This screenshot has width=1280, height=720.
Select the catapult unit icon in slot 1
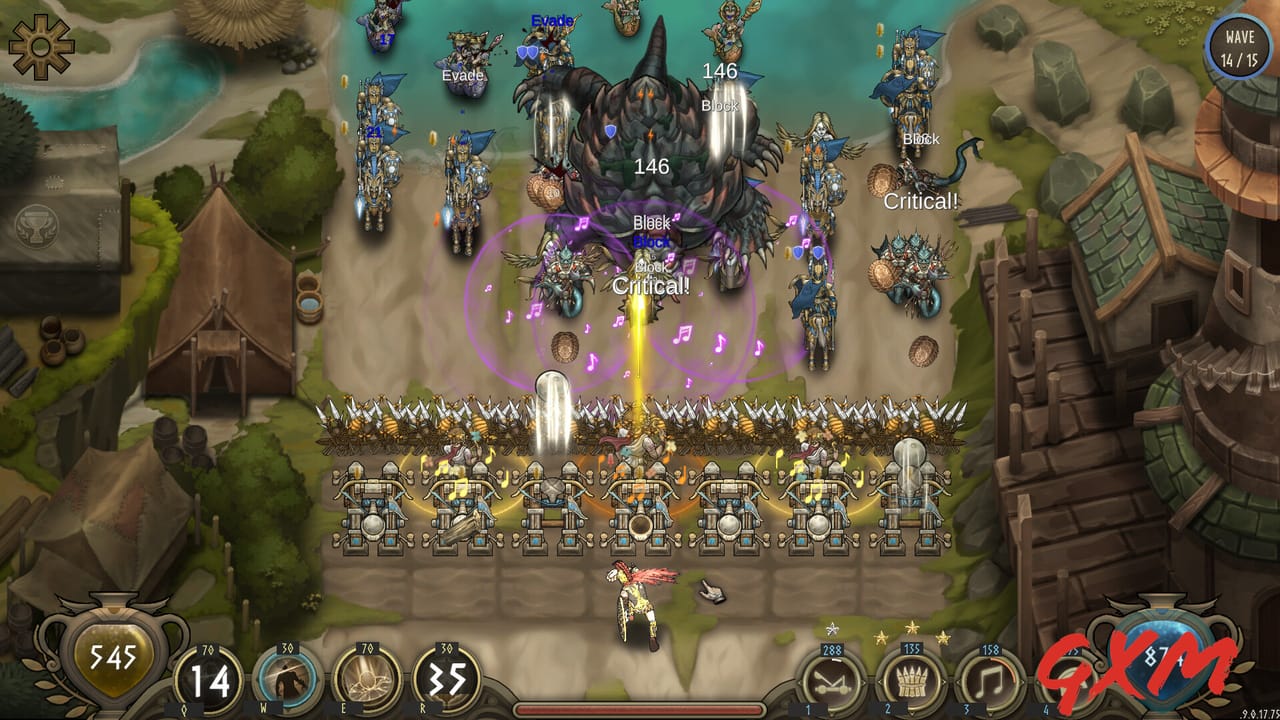pyautogui.click(x=834, y=680)
